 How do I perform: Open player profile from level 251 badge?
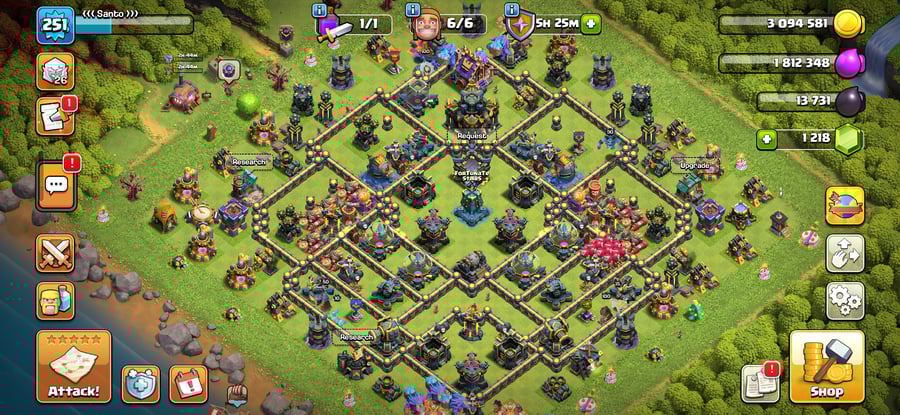coord(55,25)
